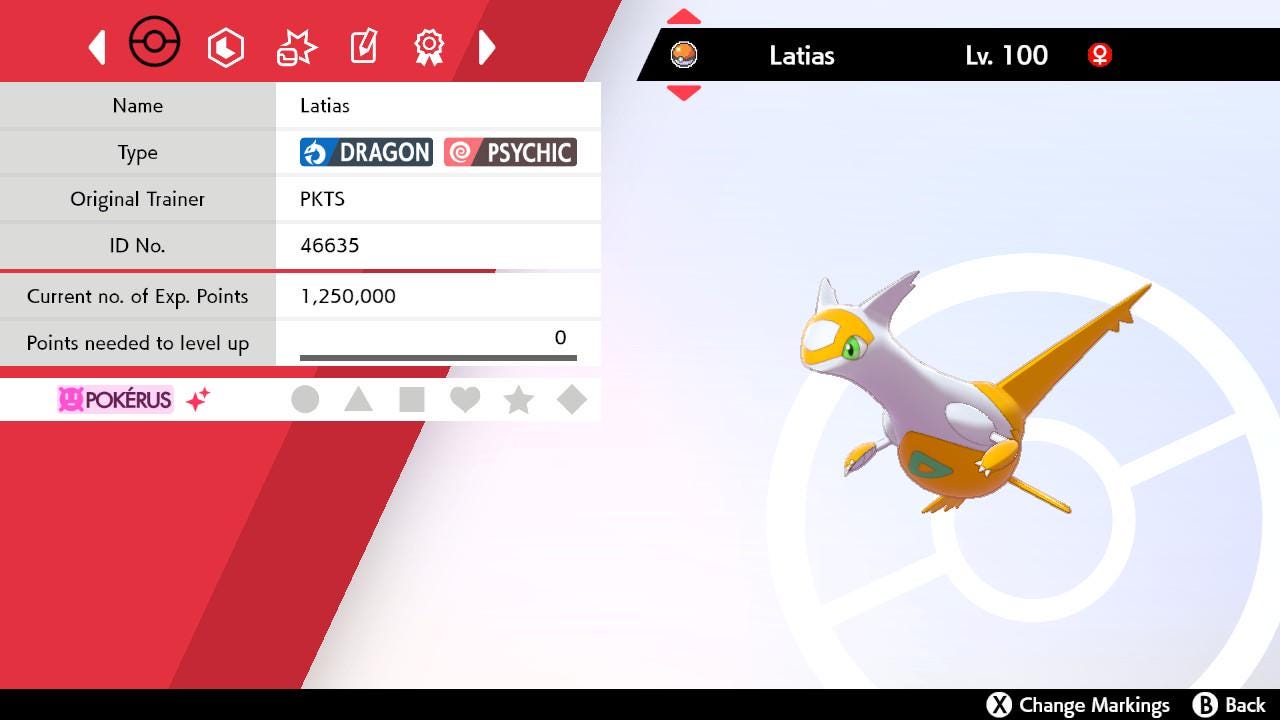Toggle the heart marking
Screen dimensions: 1280x720
tap(465, 400)
